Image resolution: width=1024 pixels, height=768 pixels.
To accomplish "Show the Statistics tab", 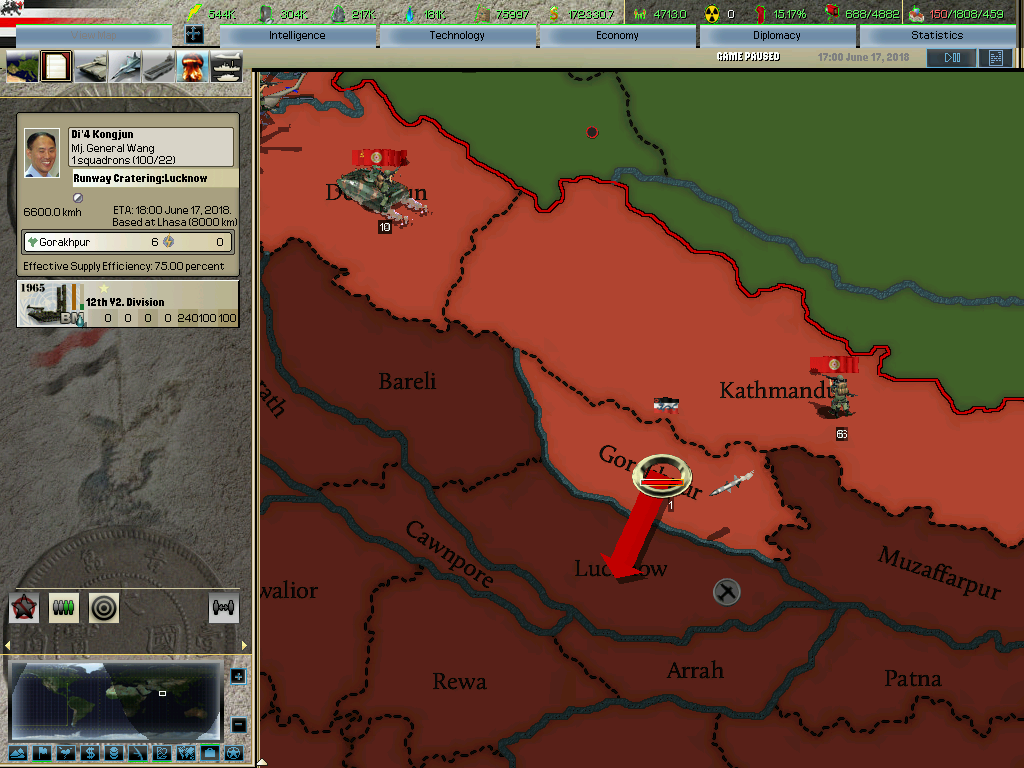I will [937, 35].
